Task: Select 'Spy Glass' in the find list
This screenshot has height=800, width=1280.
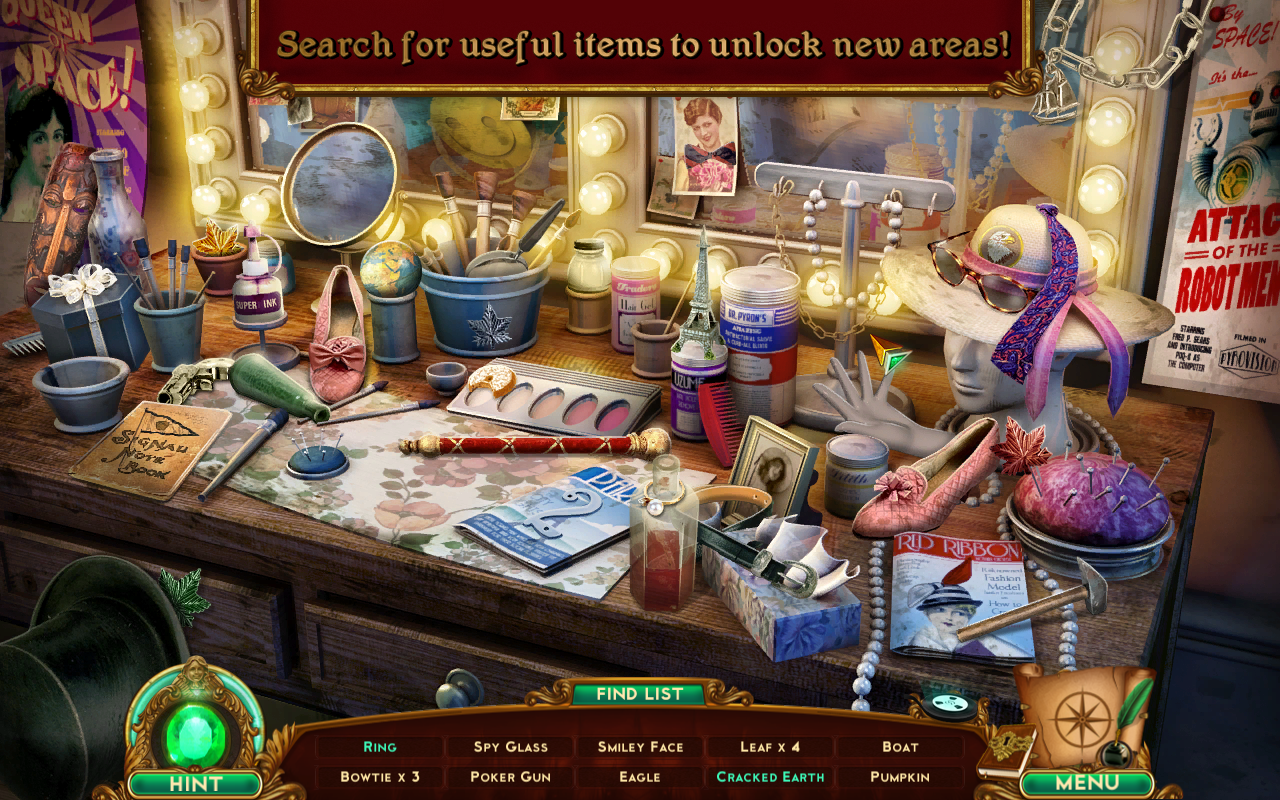Action: click(510, 747)
